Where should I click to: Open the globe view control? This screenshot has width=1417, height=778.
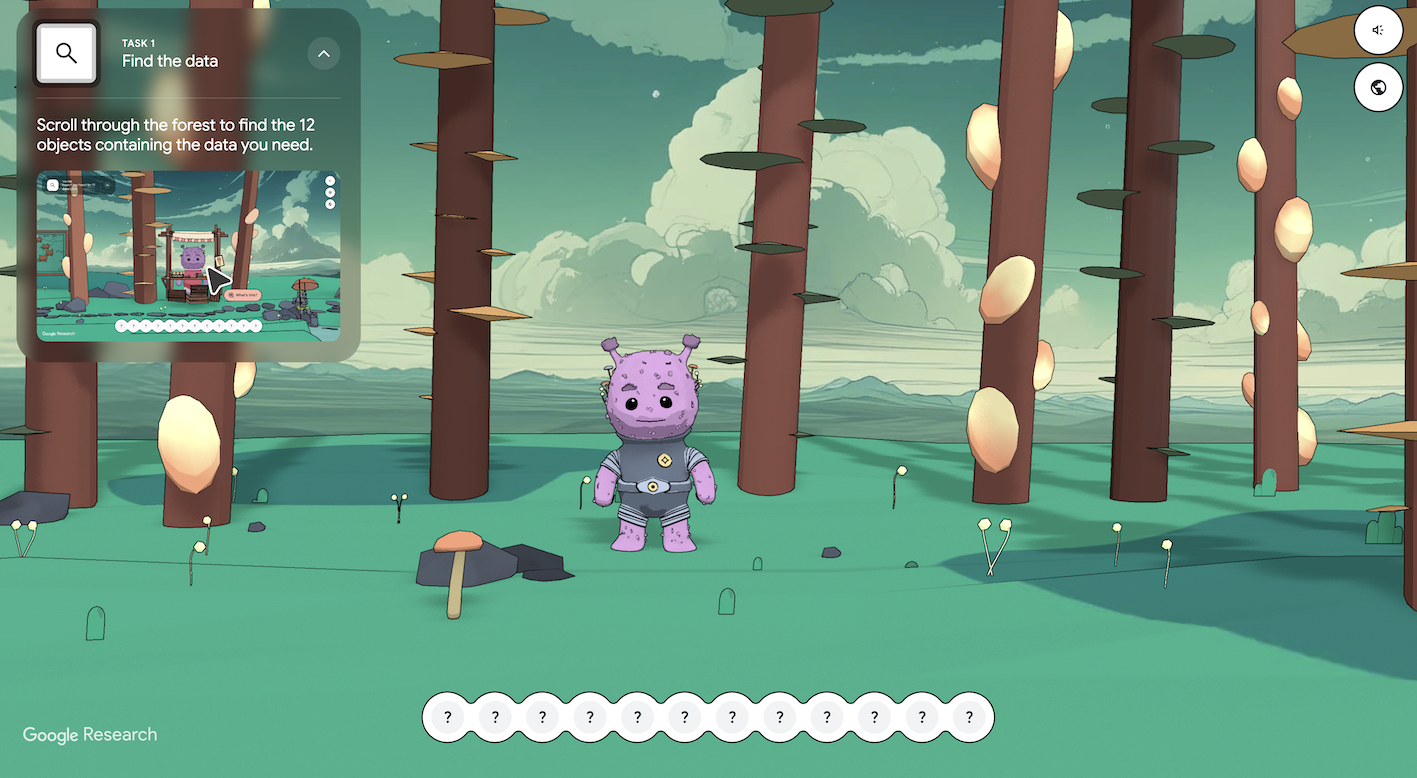point(1378,88)
